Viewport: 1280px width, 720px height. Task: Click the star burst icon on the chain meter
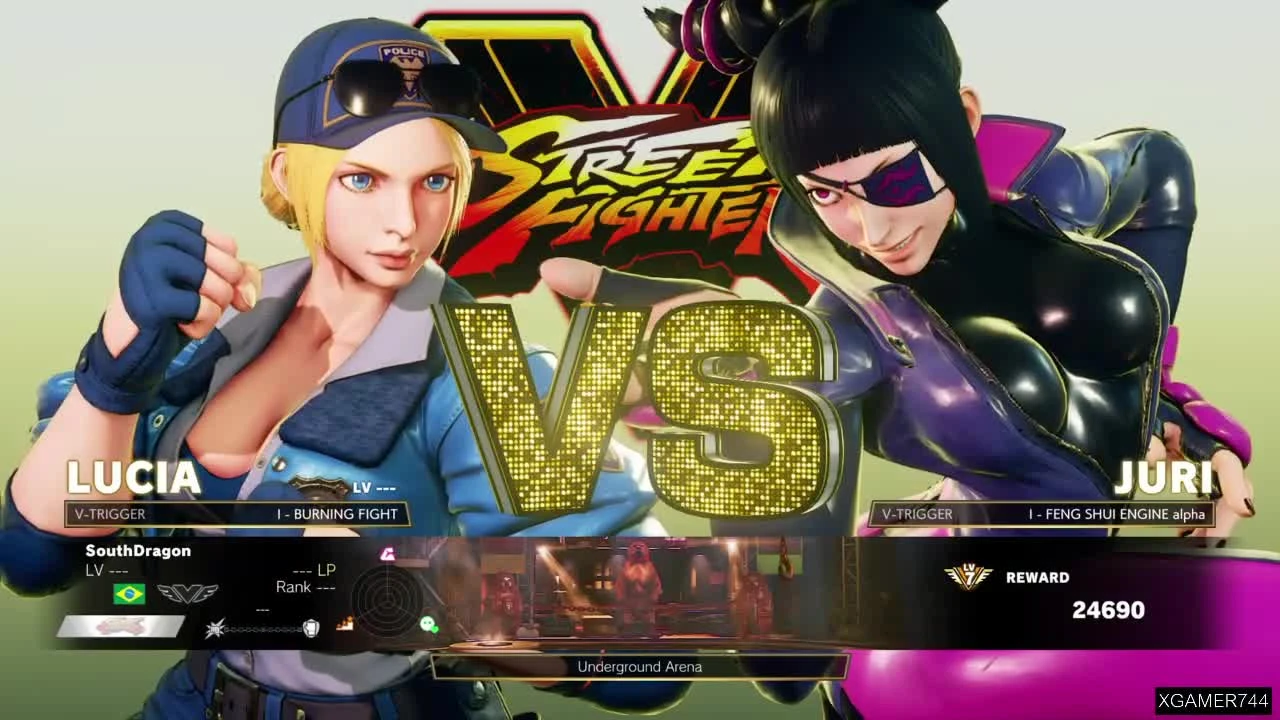coord(216,628)
